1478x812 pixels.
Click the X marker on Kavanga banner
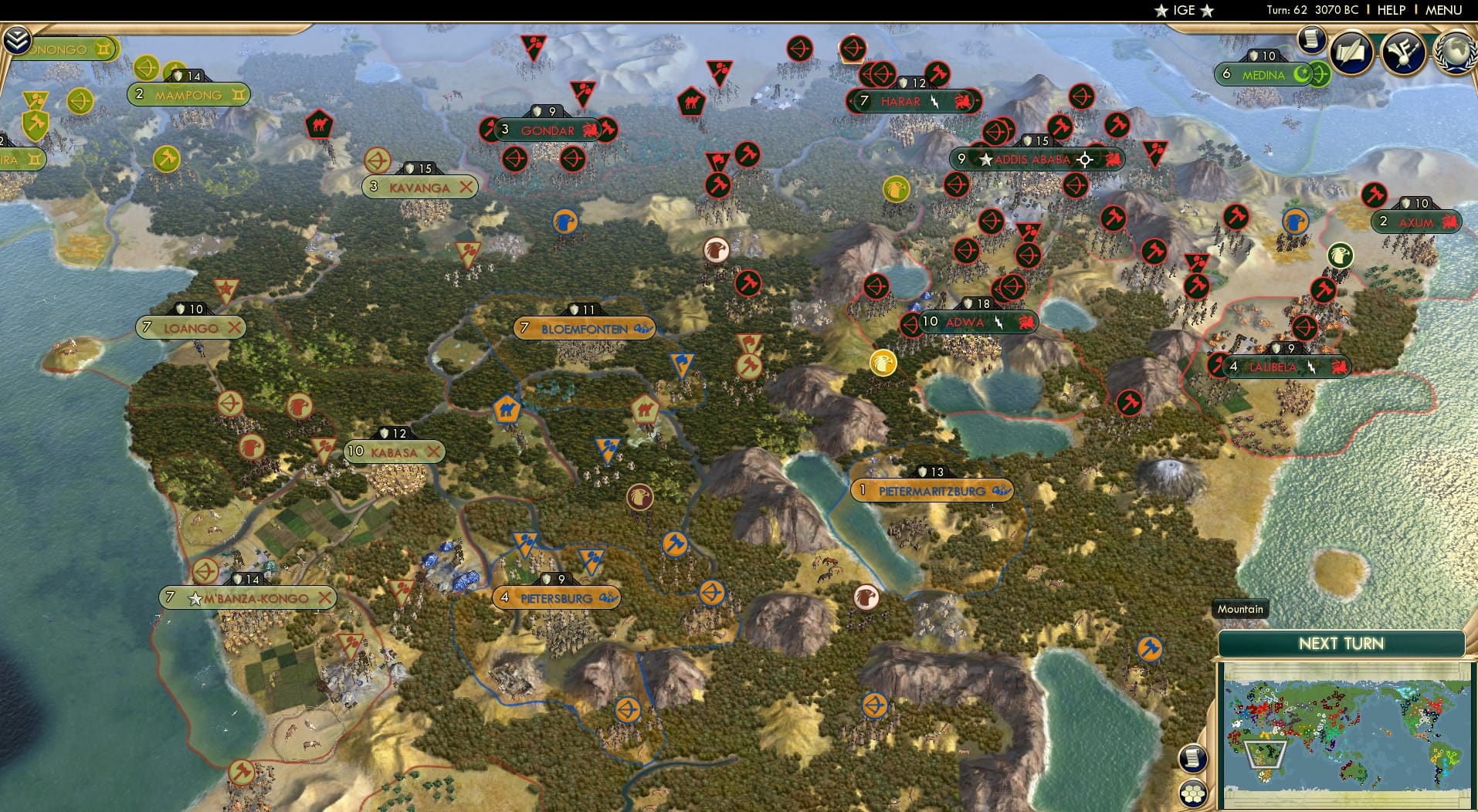pos(467,187)
